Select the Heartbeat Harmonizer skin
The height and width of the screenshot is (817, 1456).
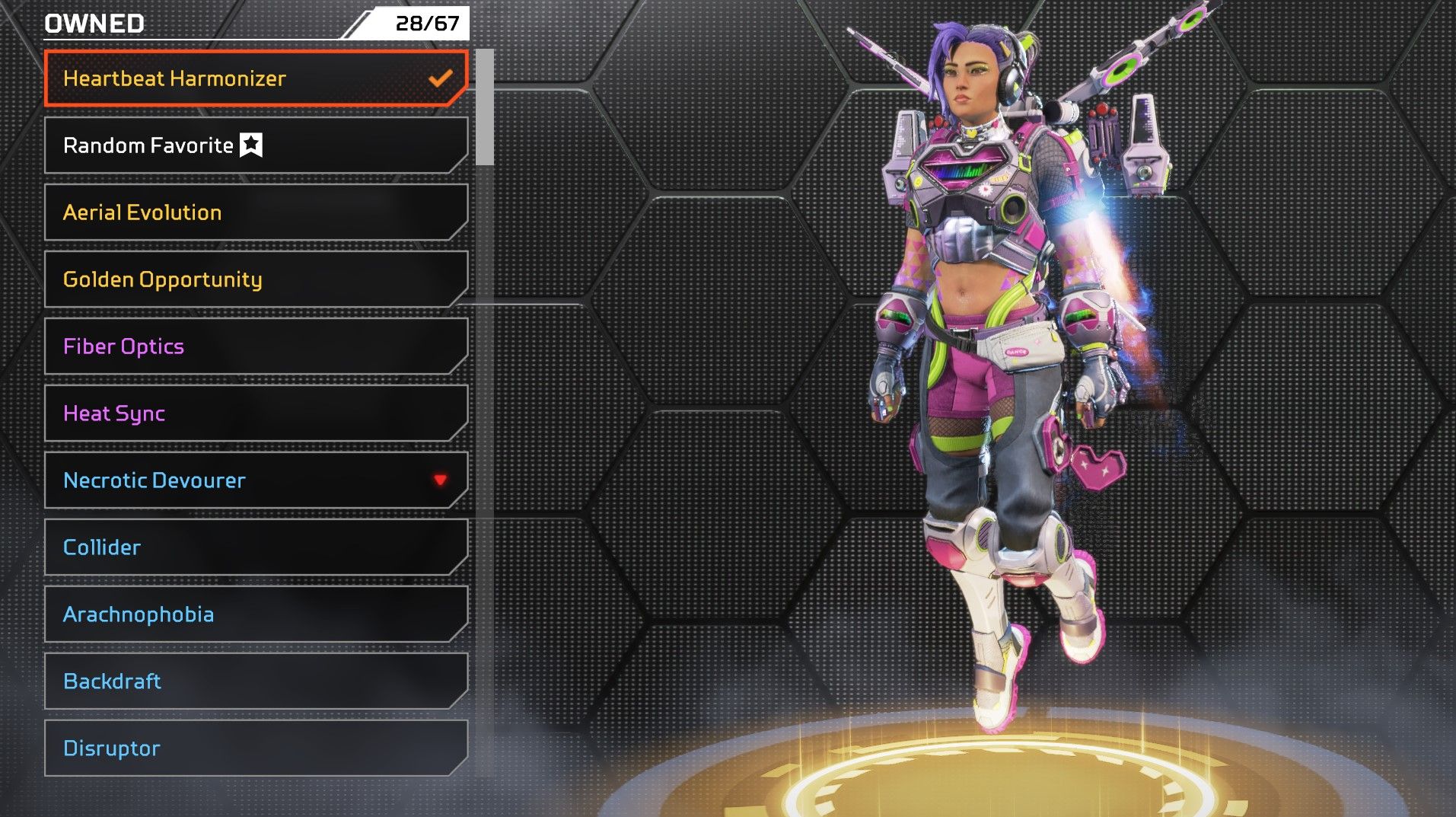(255, 78)
